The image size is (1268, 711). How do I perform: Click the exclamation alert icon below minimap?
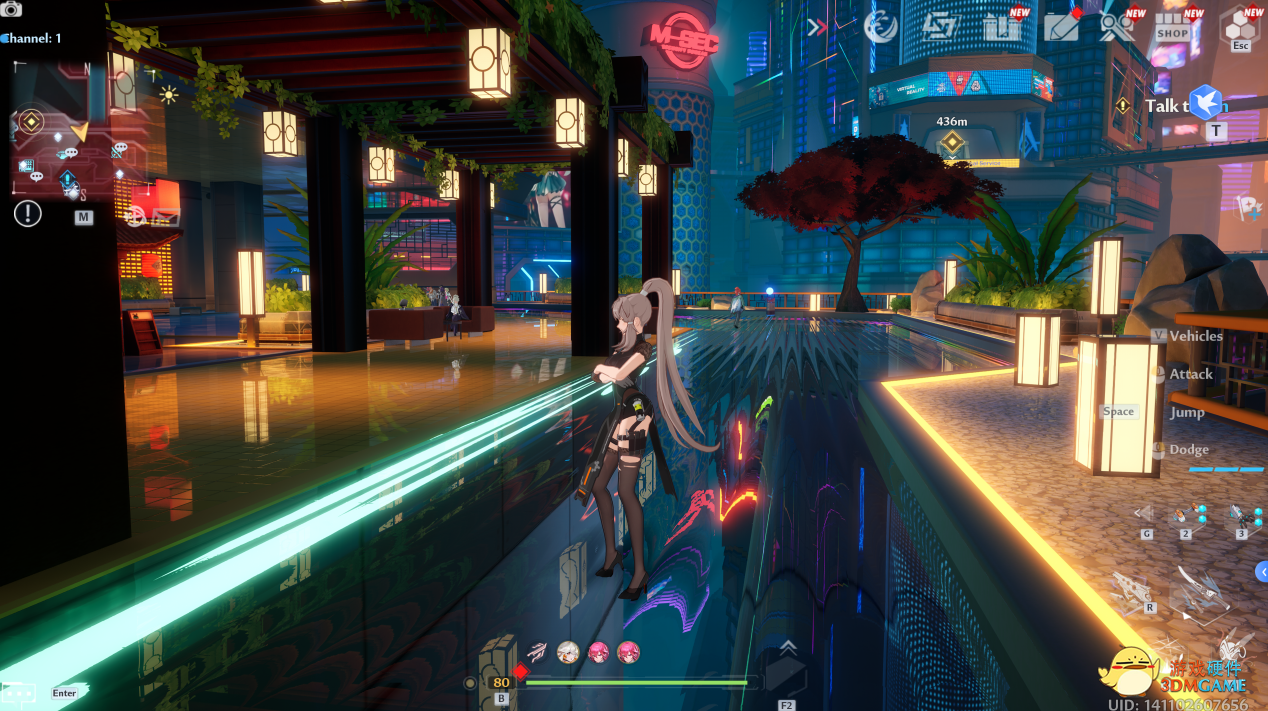28,213
